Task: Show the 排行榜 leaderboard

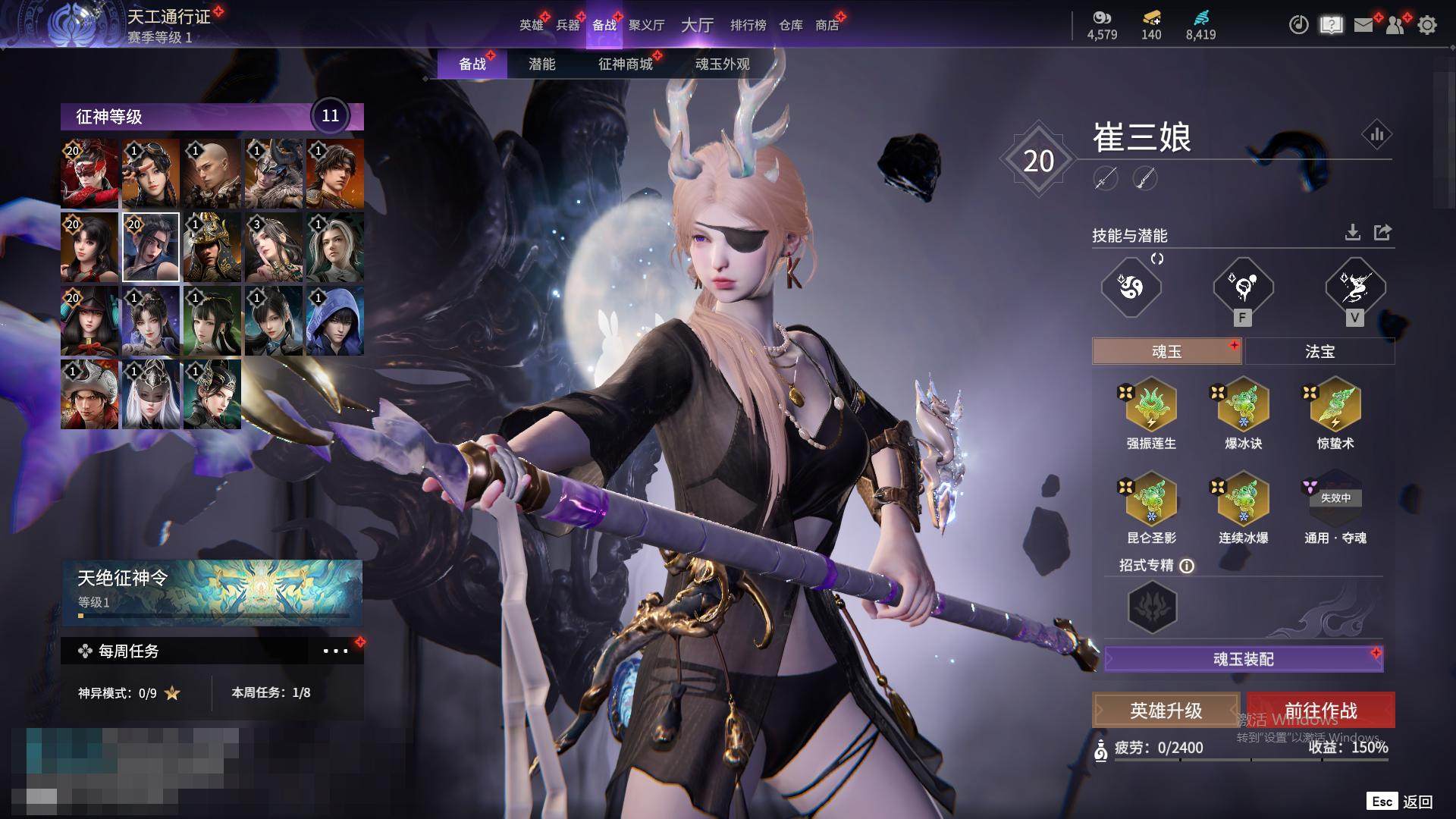Action: tap(748, 25)
